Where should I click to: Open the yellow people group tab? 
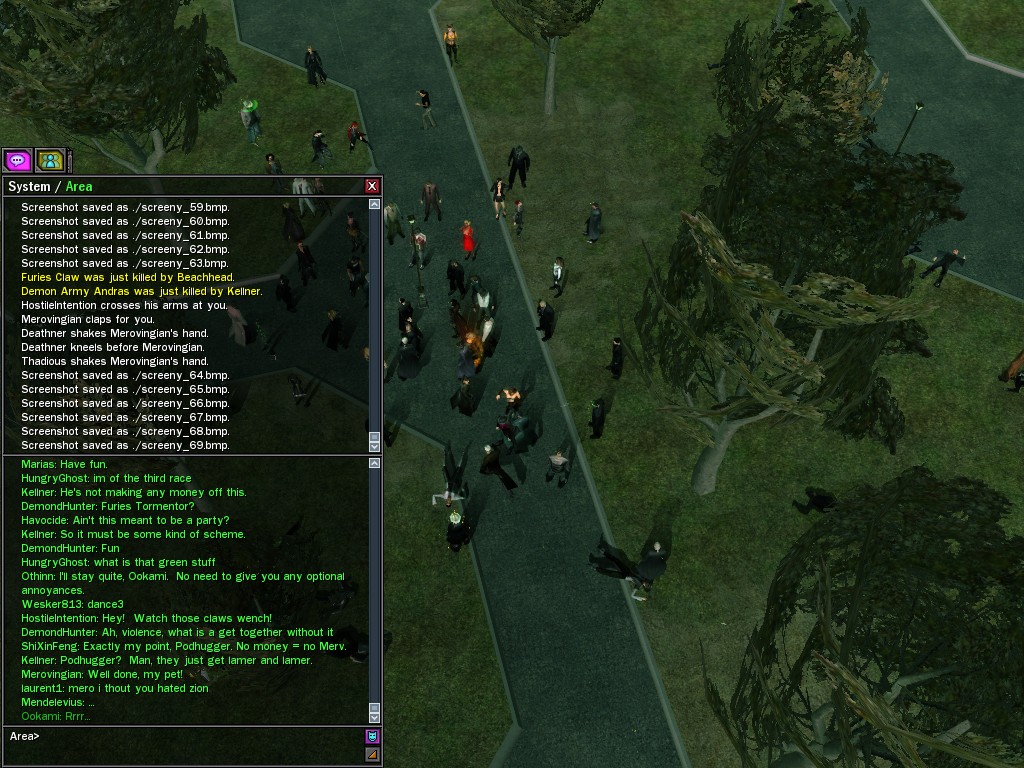coord(50,160)
